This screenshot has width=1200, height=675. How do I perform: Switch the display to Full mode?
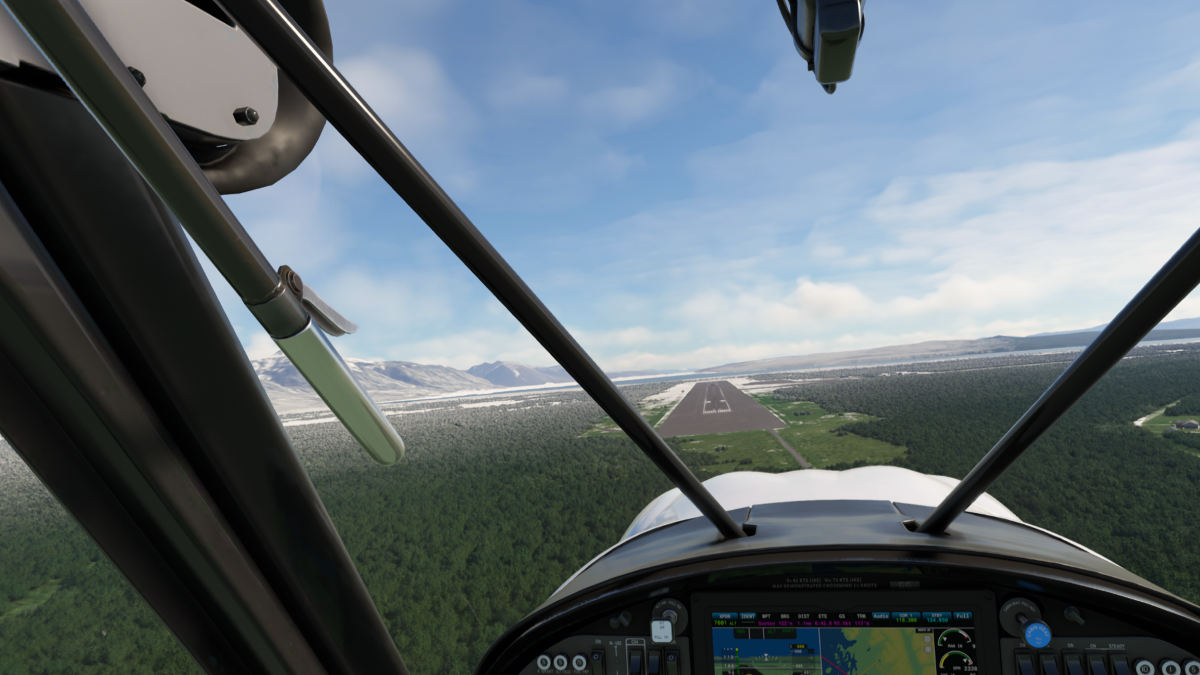tap(962, 617)
